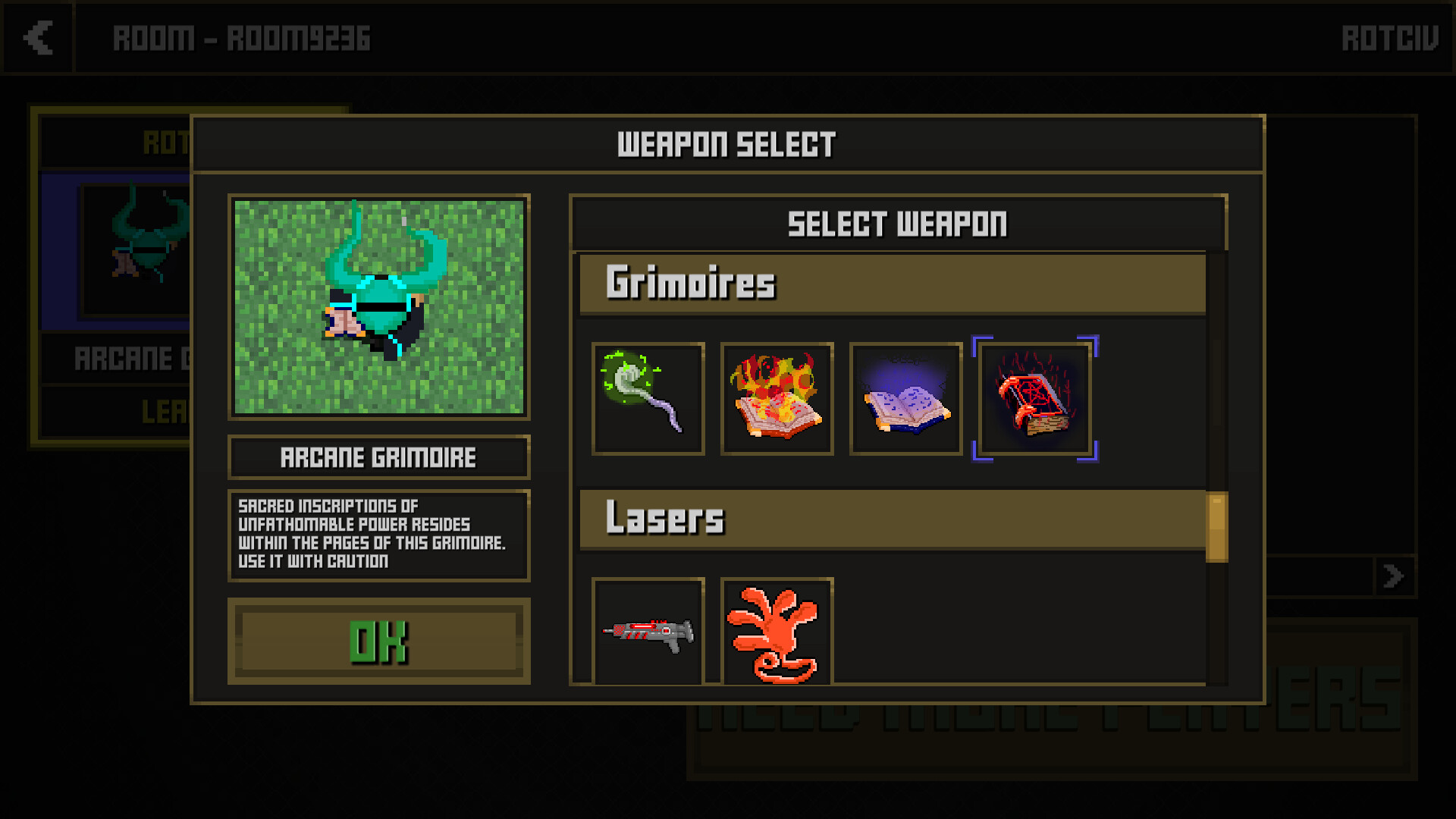
Task: Click the ROOM9236 title in the top bar
Action: point(243,39)
